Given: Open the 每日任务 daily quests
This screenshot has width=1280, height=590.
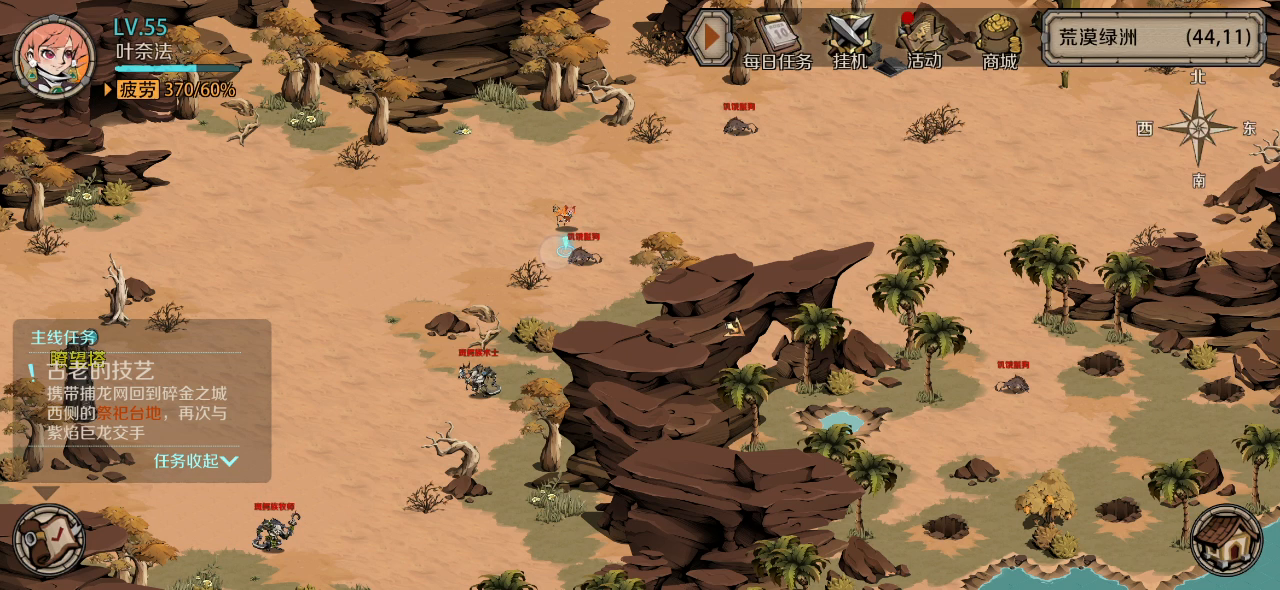Looking at the screenshot, I should 778,41.
